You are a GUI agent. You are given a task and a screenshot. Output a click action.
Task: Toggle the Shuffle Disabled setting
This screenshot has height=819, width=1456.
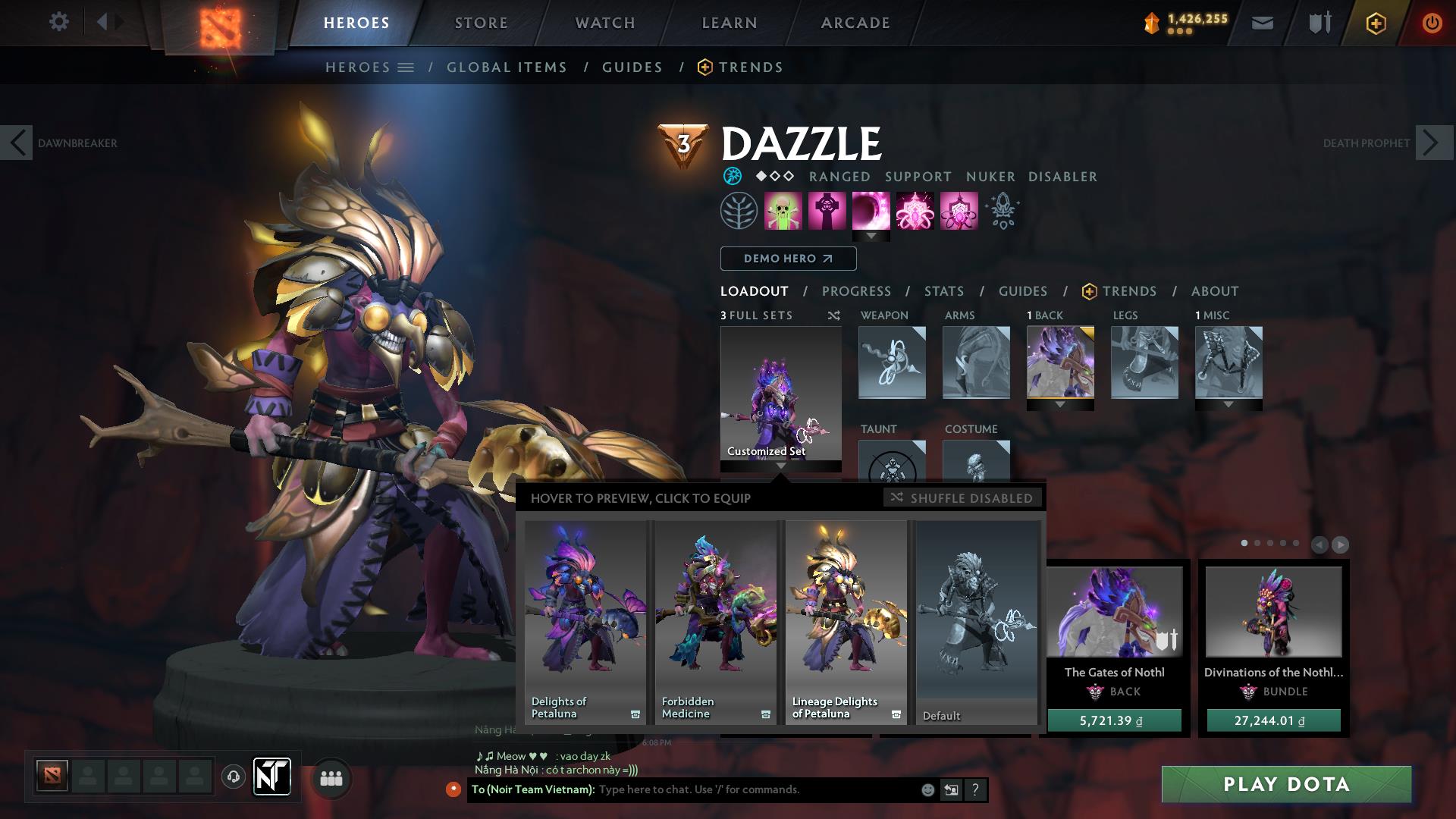tap(963, 498)
